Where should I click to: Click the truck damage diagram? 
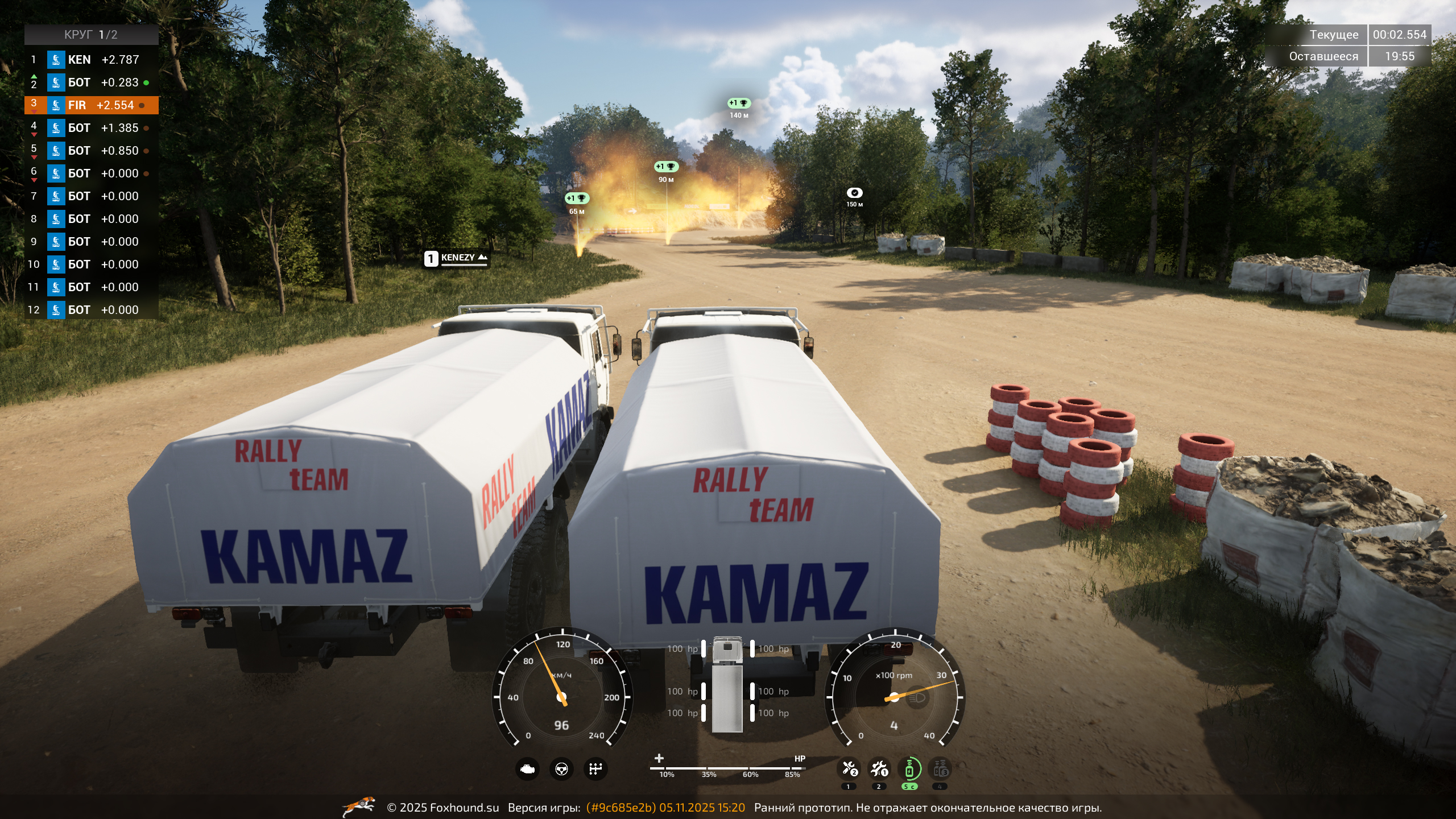(727, 684)
